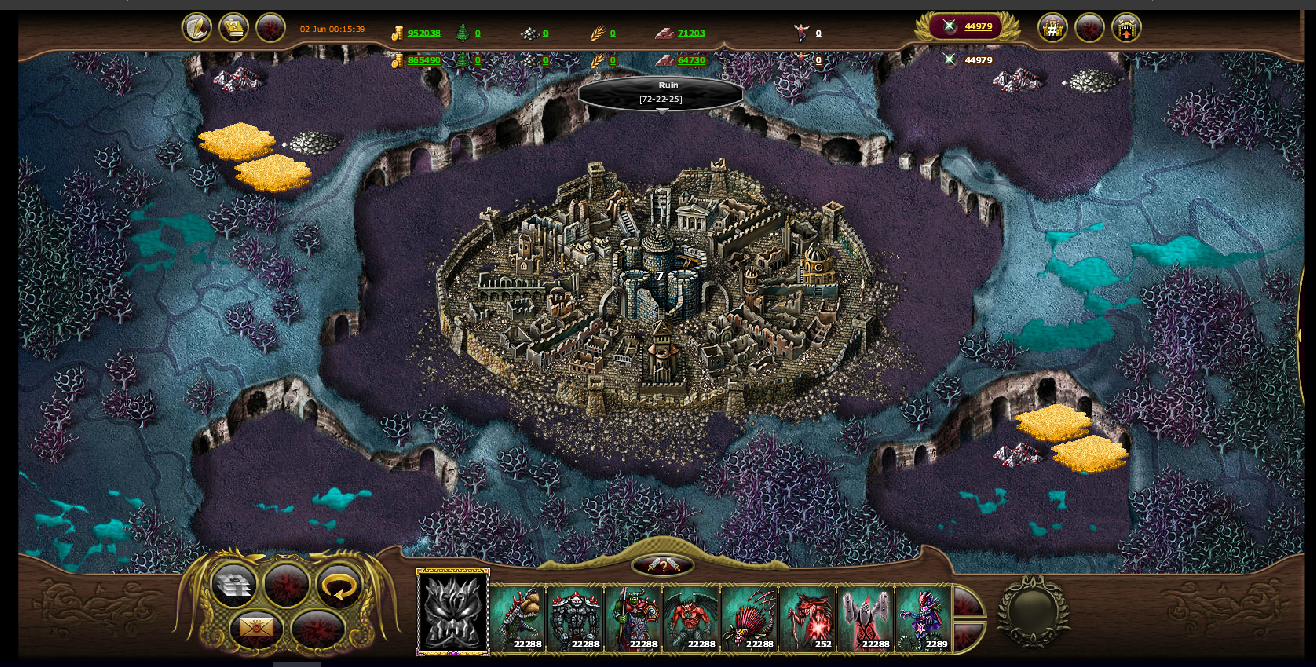
Task: Select the purple sorcerer unit with 2289 troops
Action: click(x=922, y=618)
